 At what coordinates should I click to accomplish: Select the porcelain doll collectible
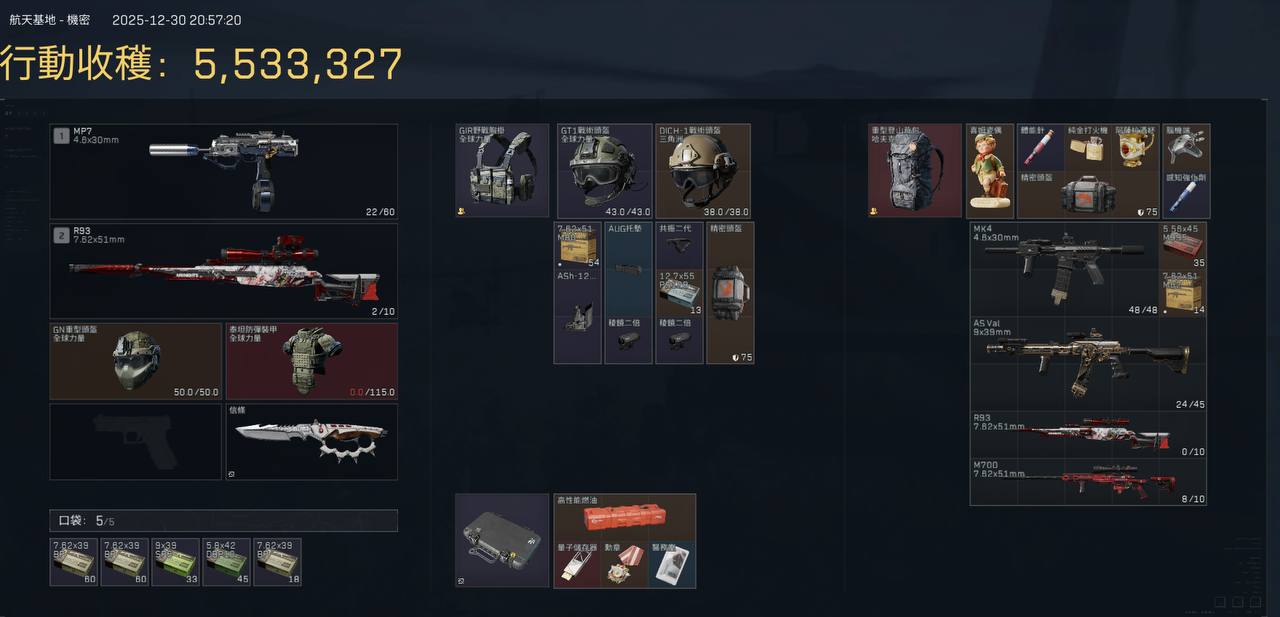(990, 171)
